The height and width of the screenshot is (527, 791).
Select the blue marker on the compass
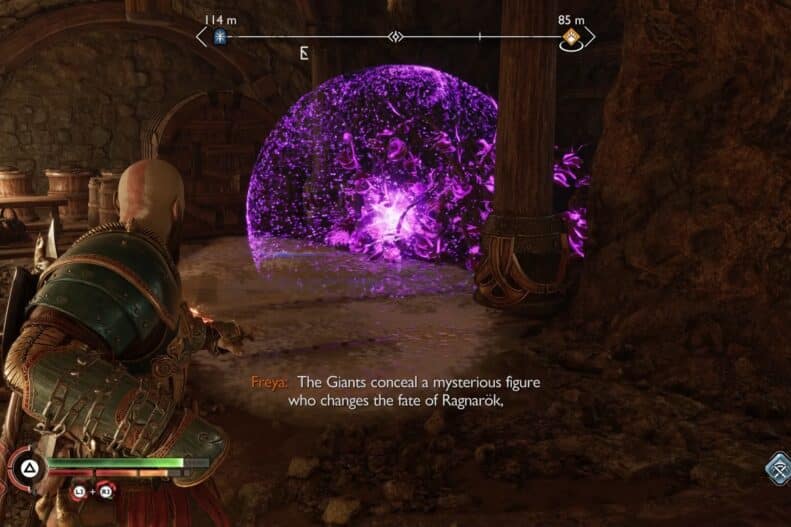221,38
